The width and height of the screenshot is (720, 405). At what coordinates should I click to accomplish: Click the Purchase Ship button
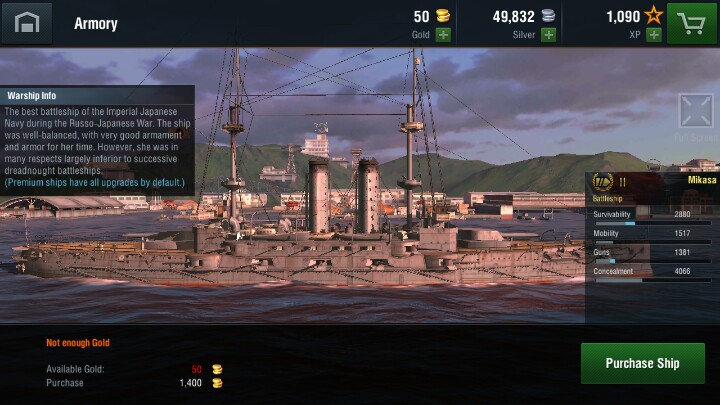pos(642,363)
